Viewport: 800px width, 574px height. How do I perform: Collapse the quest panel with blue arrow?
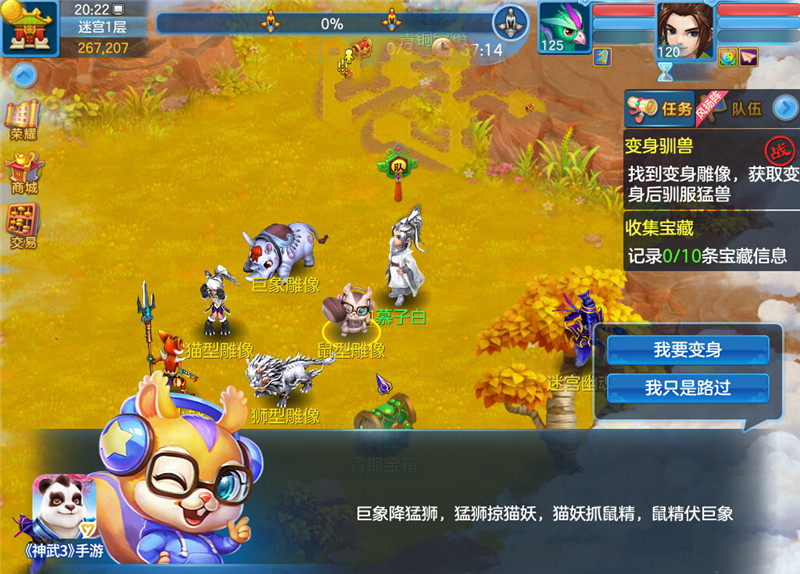[x=786, y=107]
